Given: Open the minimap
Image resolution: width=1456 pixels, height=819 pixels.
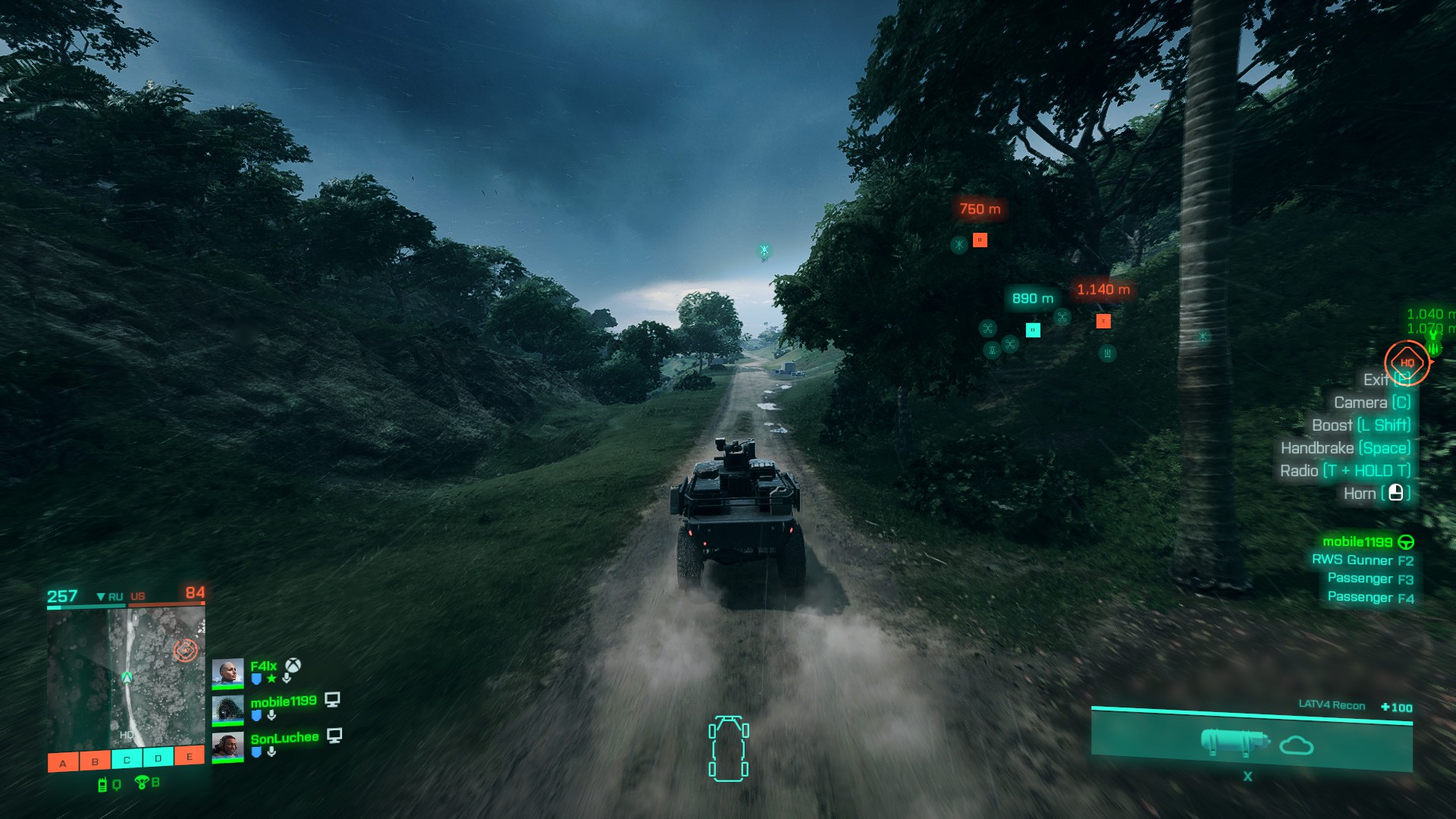Looking at the screenshot, I should coord(126,677).
